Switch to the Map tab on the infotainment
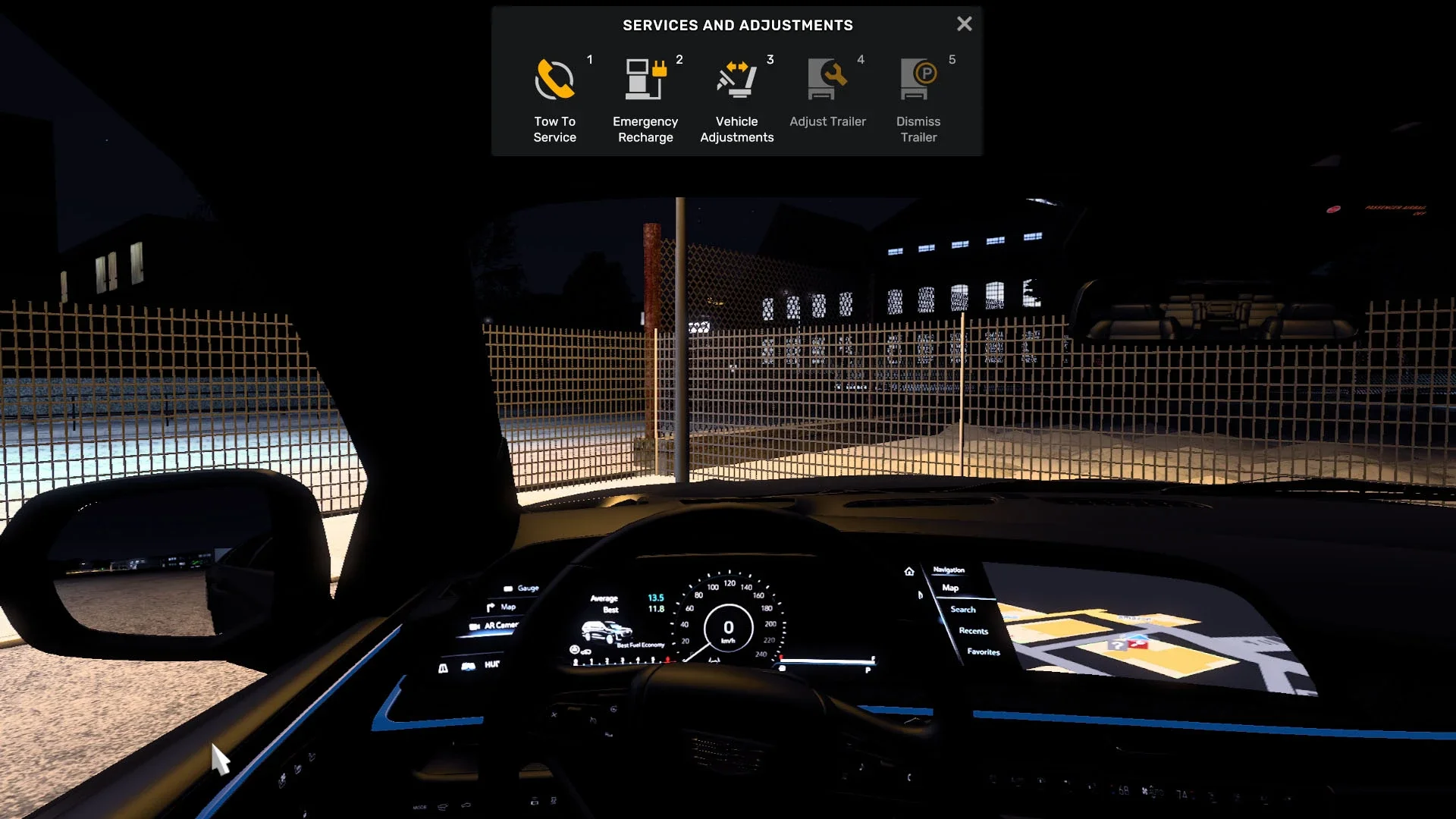The height and width of the screenshot is (819, 1456). click(x=950, y=588)
